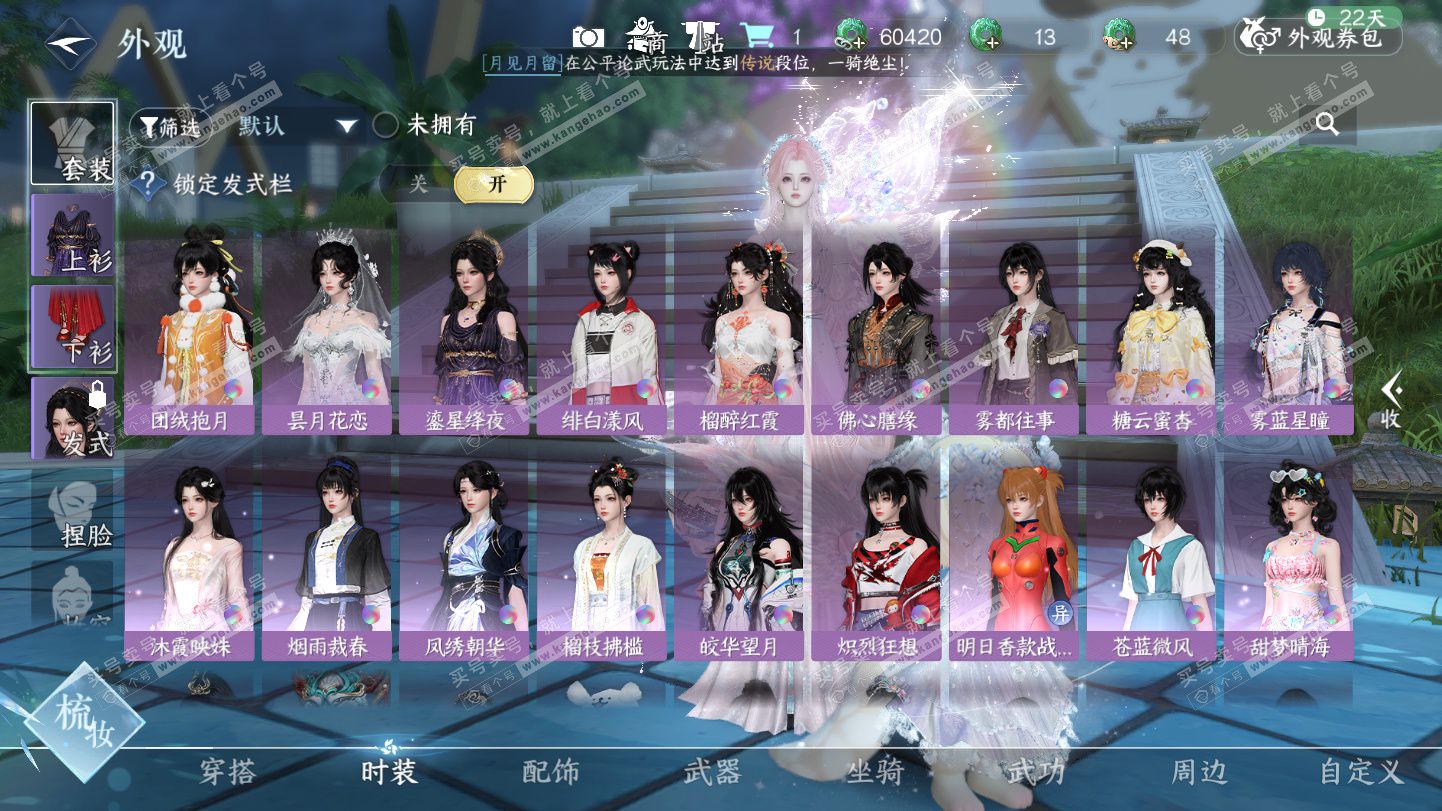The image size is (1442, 811).
Task: Open the search magnifier
Action: point(1327,124)
